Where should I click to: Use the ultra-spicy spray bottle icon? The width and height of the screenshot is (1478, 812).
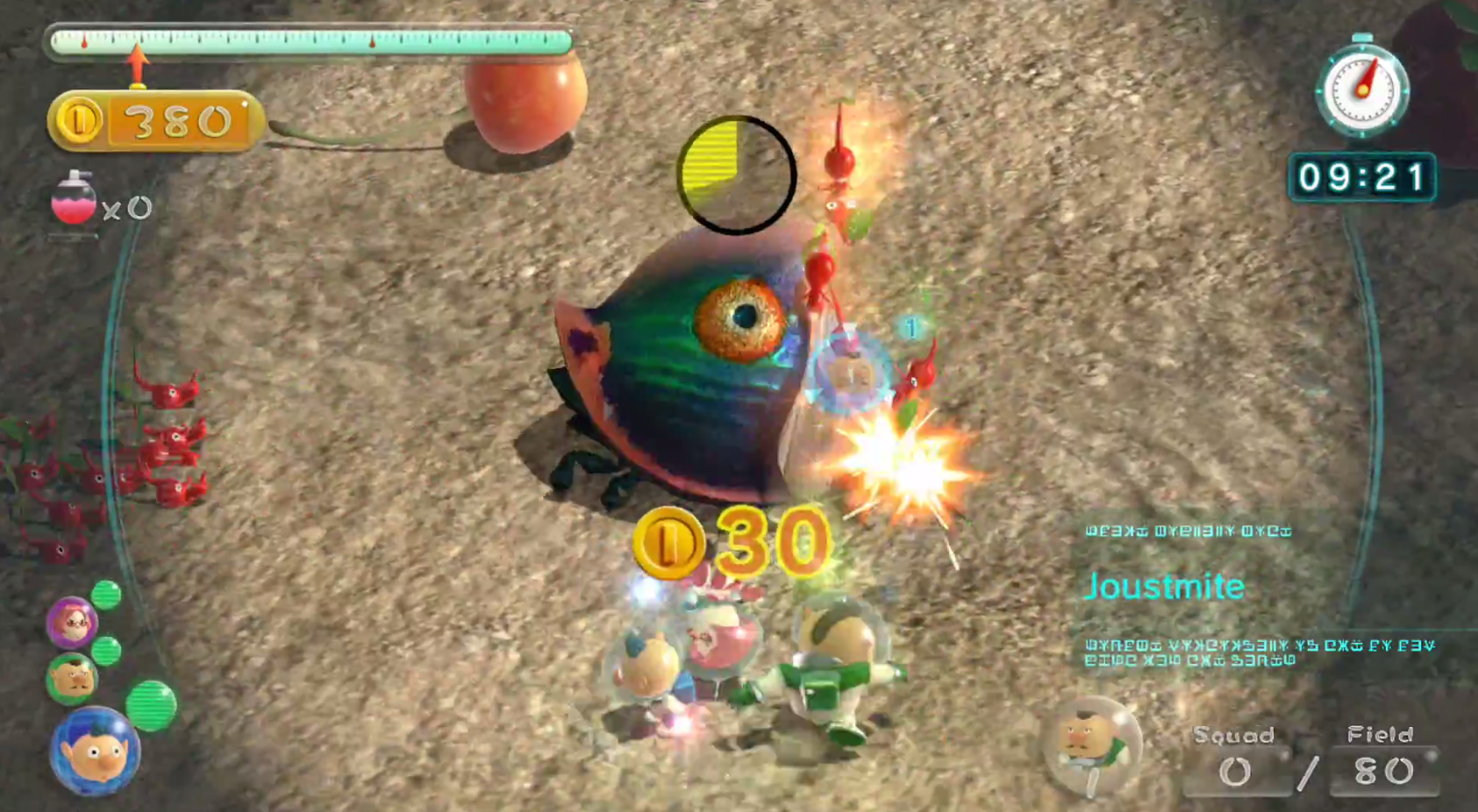(x=74, y=198)
